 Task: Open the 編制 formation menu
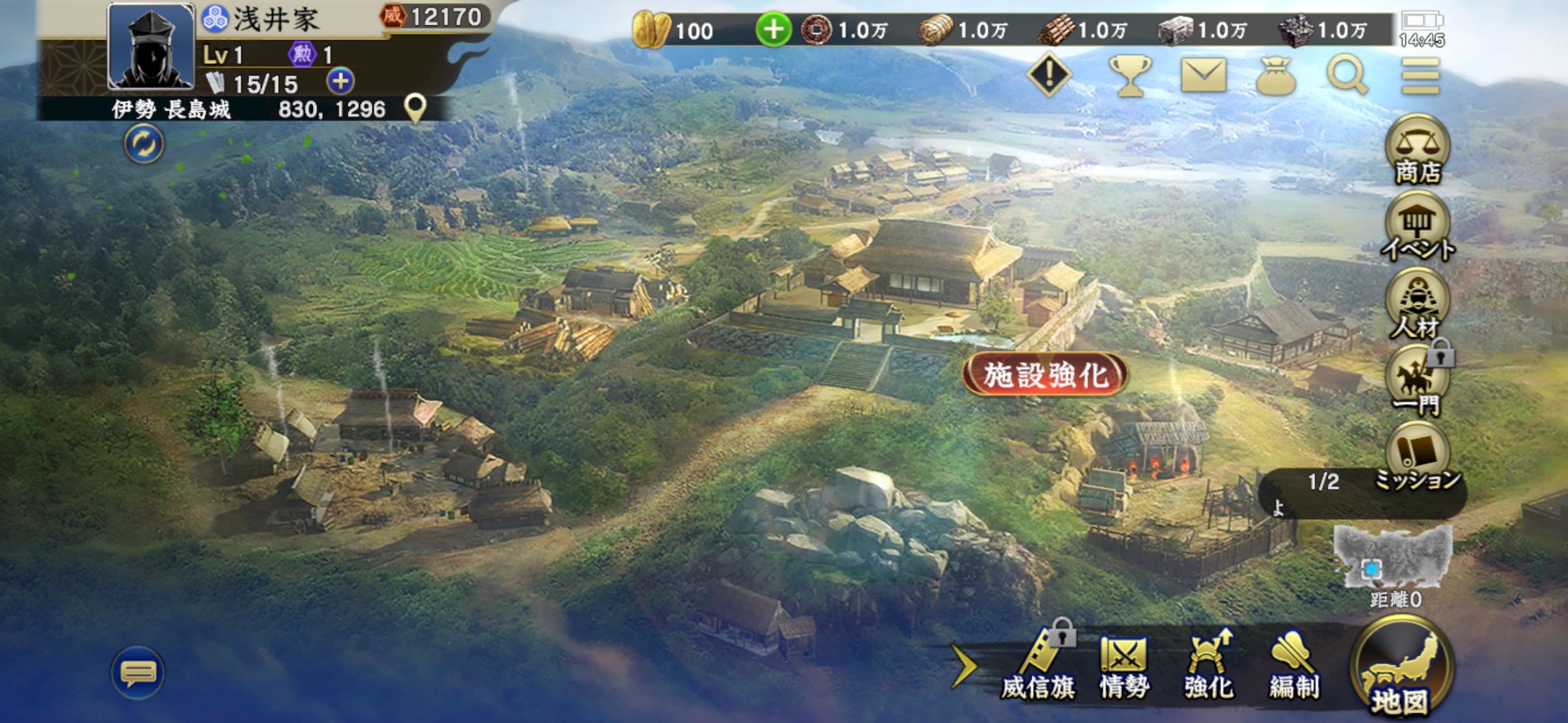tap(1293, 667)
